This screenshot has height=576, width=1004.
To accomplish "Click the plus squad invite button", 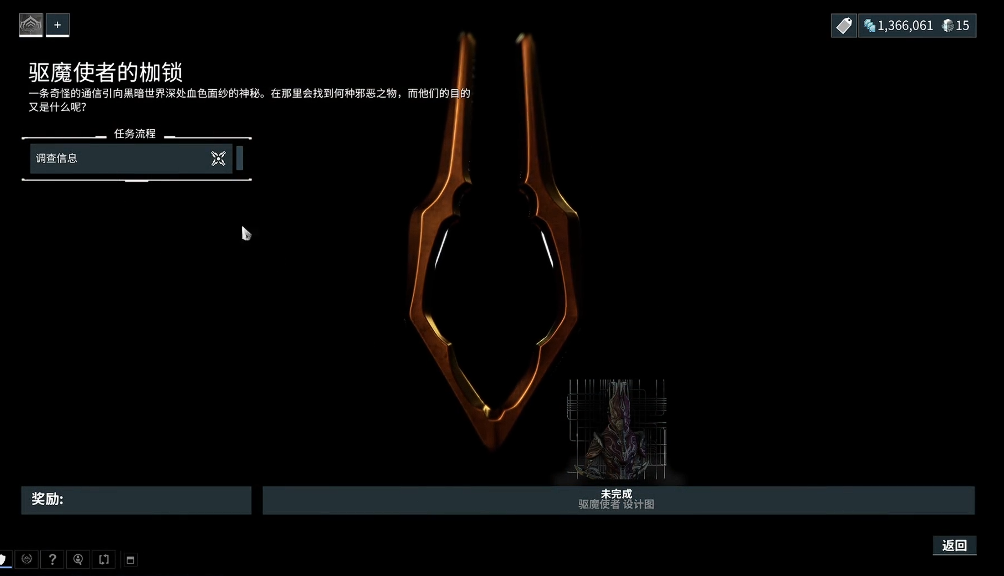I will click(x=57, y=25).
